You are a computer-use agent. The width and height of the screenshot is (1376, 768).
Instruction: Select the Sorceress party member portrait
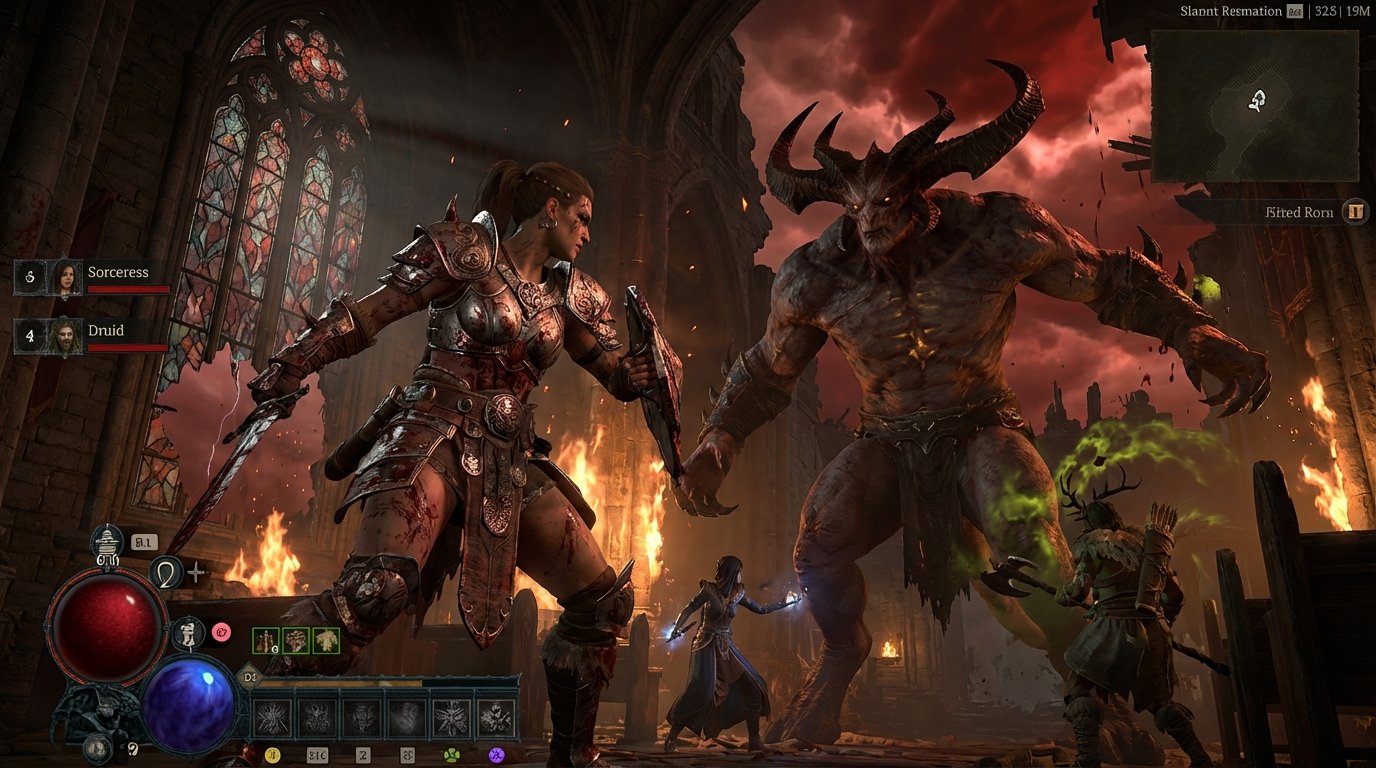point(66,277)
